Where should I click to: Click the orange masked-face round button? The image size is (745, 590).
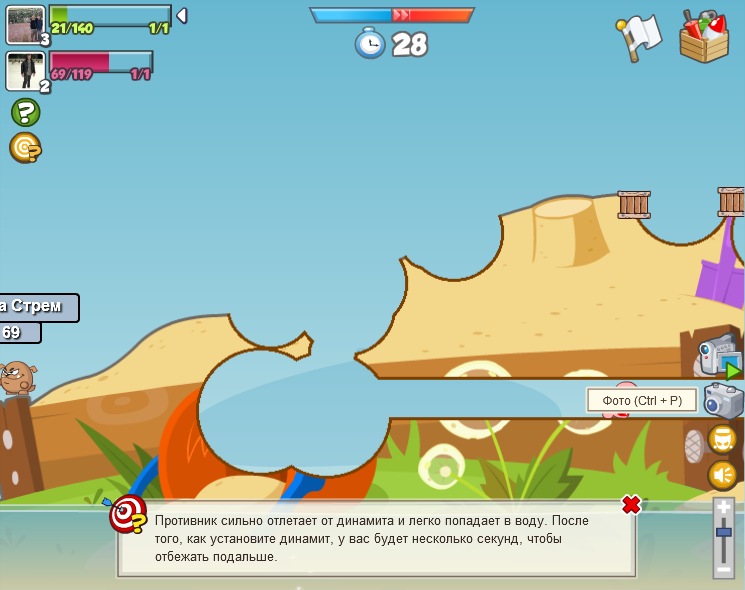coord(722,439)
